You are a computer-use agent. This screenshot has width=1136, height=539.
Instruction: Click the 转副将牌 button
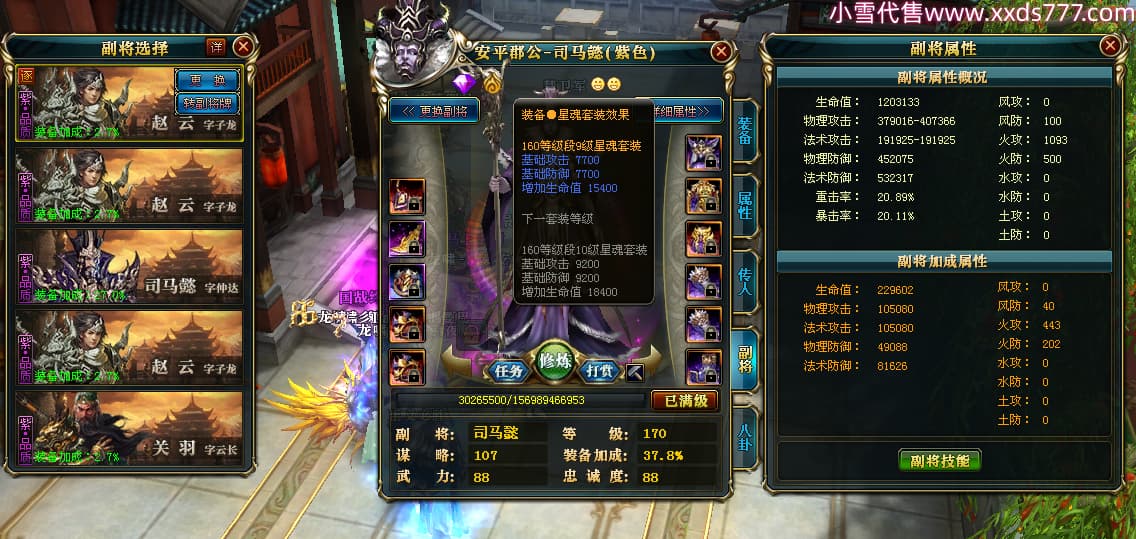(207, 101)
